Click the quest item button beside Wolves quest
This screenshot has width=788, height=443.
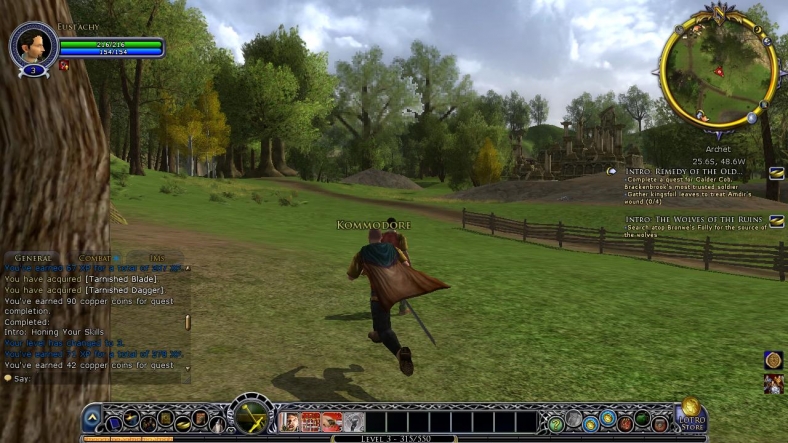[776, 221]
